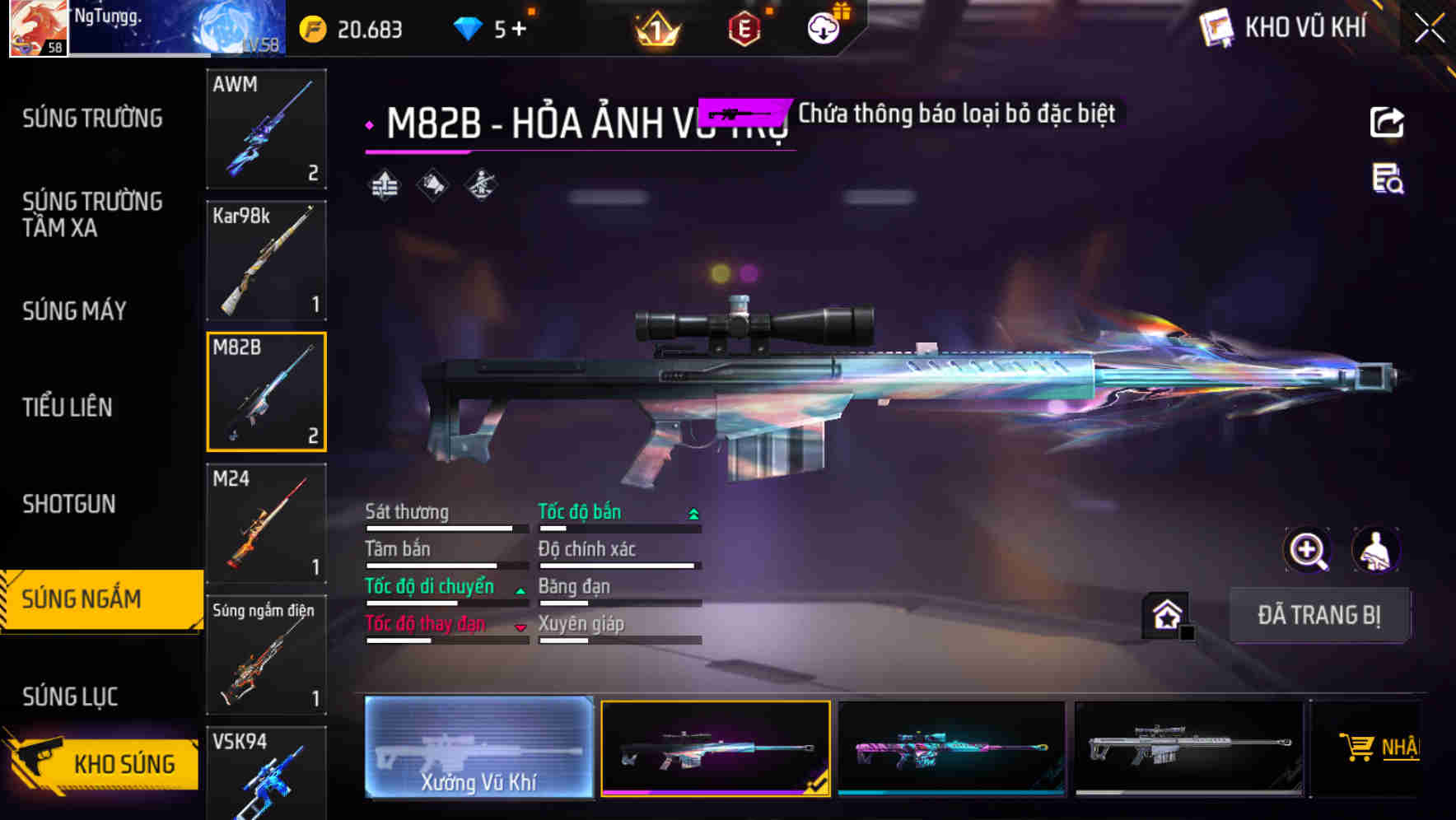The width and height of the screenshot is (1456, 820).
Task: Select the pink M82B skin variant thumbnail
Action: click(951, 748)
